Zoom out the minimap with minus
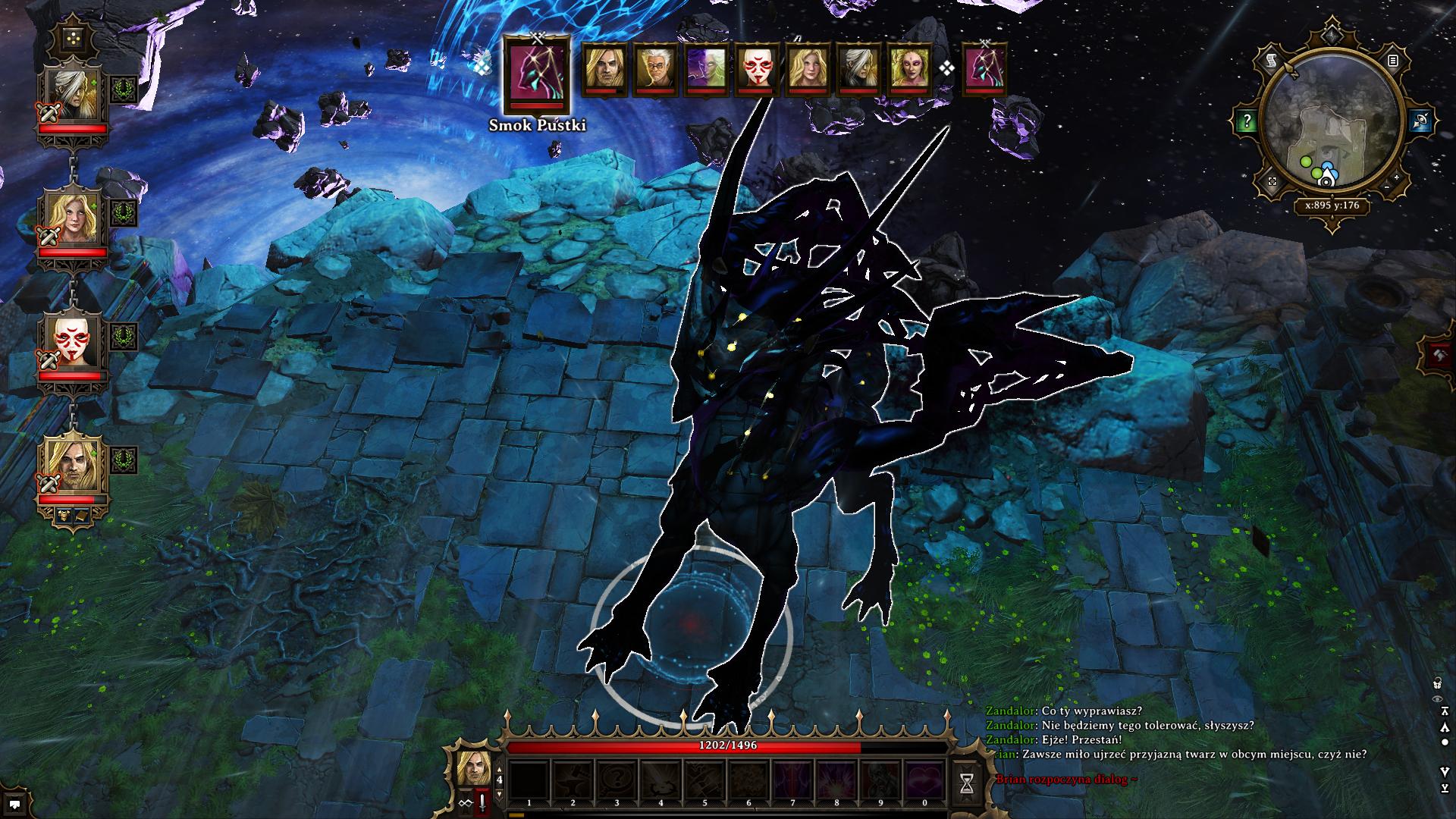Screen dimensions: 1456x819 pyautogui.click(x=1387, y=187)
